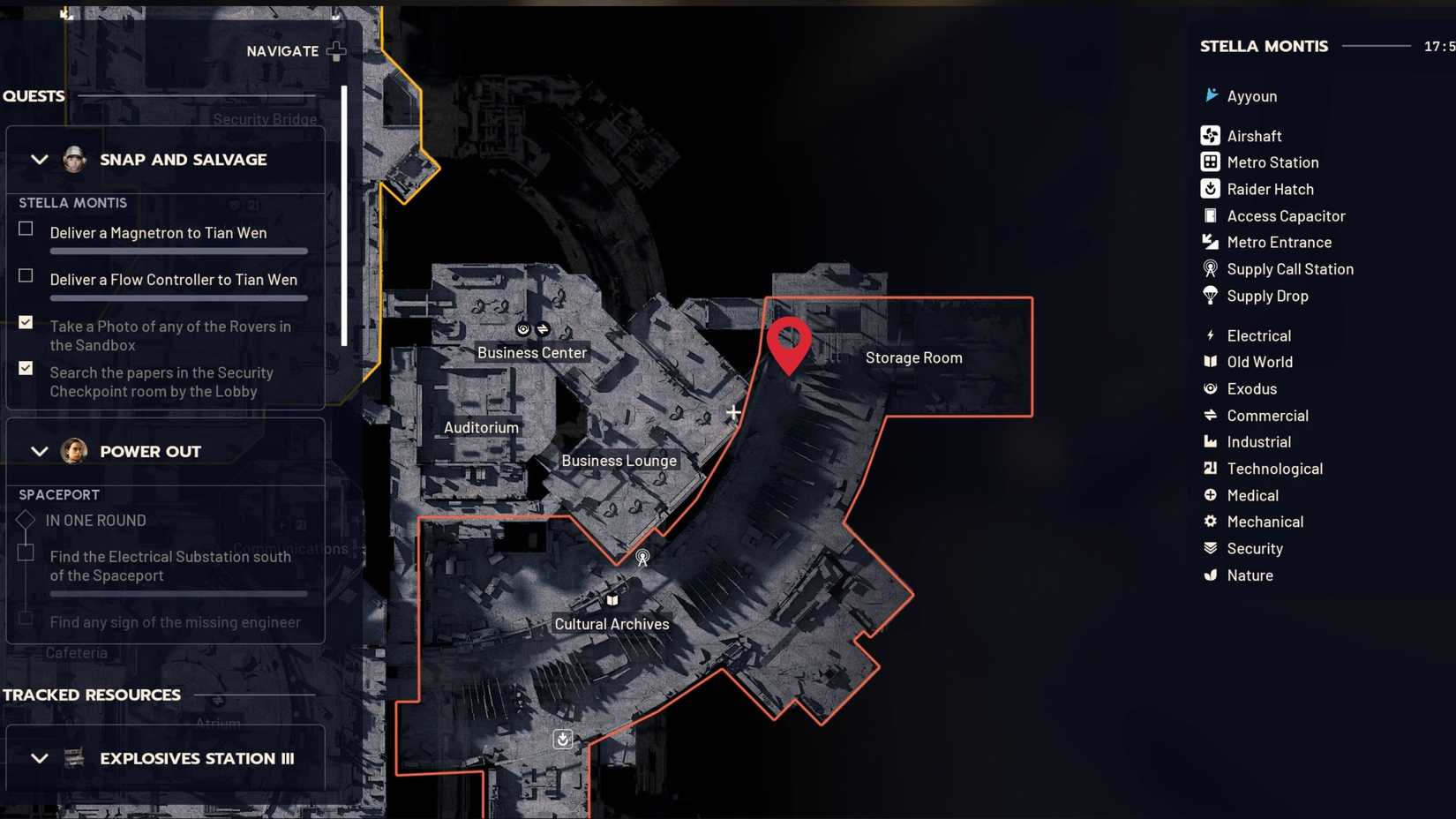Check the Deliver a Magnetron to Tian Wen objective
This screenshot has width=1456, height=819.
click(26, 228)
